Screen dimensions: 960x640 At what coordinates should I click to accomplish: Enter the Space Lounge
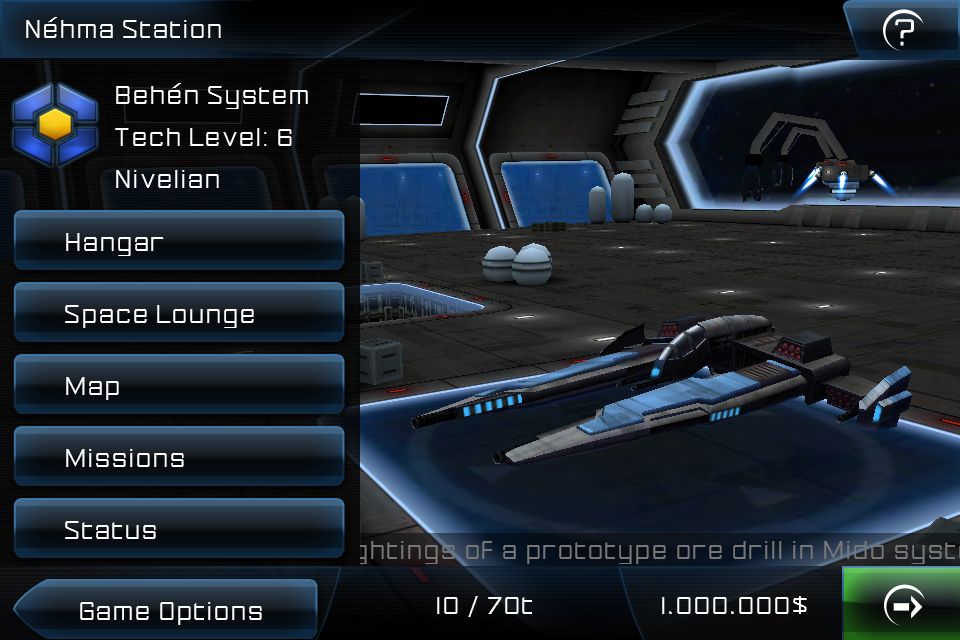click(x=178, y=314)
